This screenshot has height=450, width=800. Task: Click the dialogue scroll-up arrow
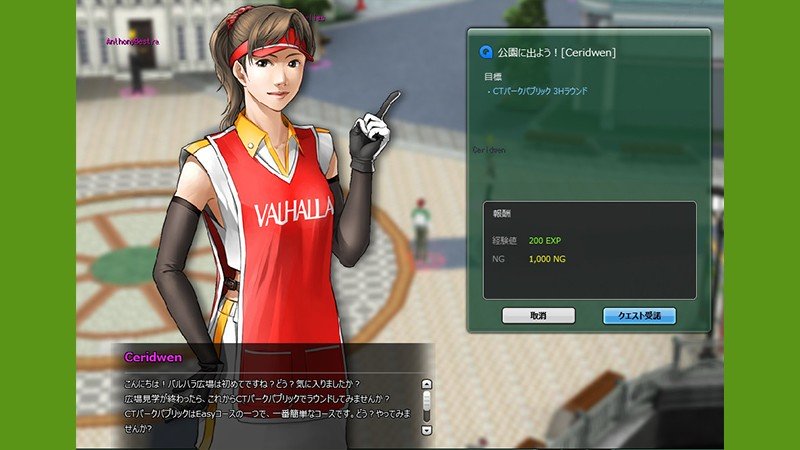(427, 384)
